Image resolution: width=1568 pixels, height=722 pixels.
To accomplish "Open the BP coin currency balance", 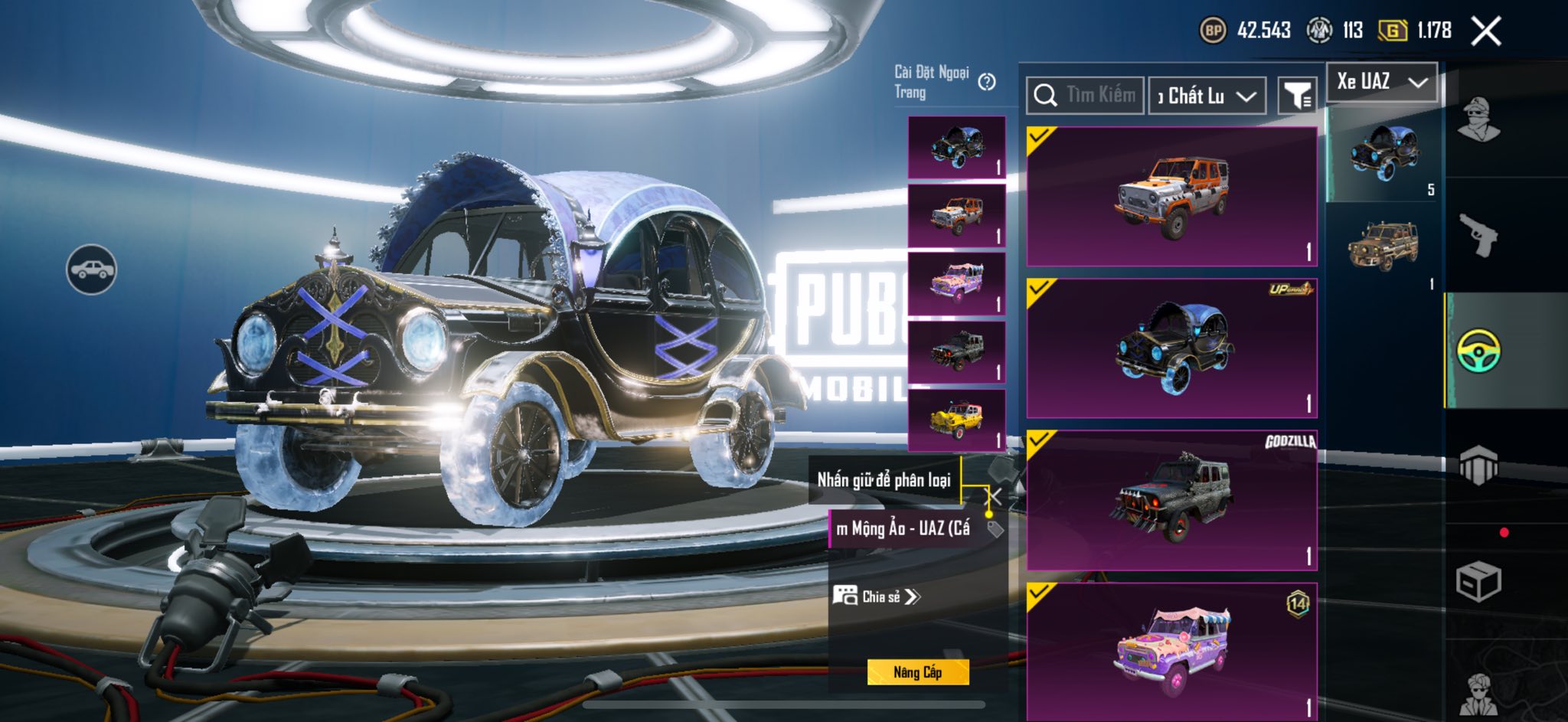I will pyautogui.click(x=1245, y=31).
